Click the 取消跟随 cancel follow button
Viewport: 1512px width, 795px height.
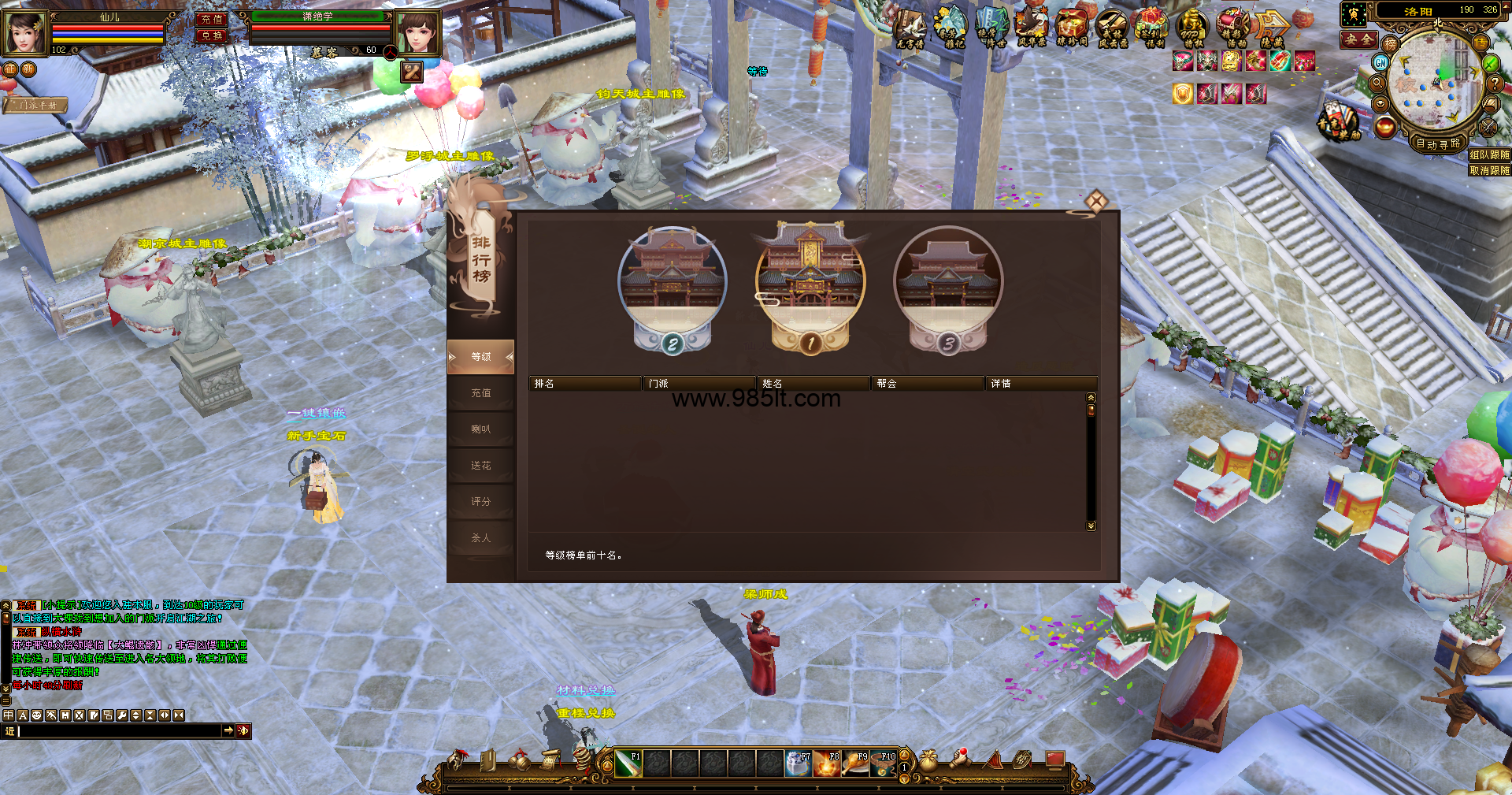point(1489,170)
